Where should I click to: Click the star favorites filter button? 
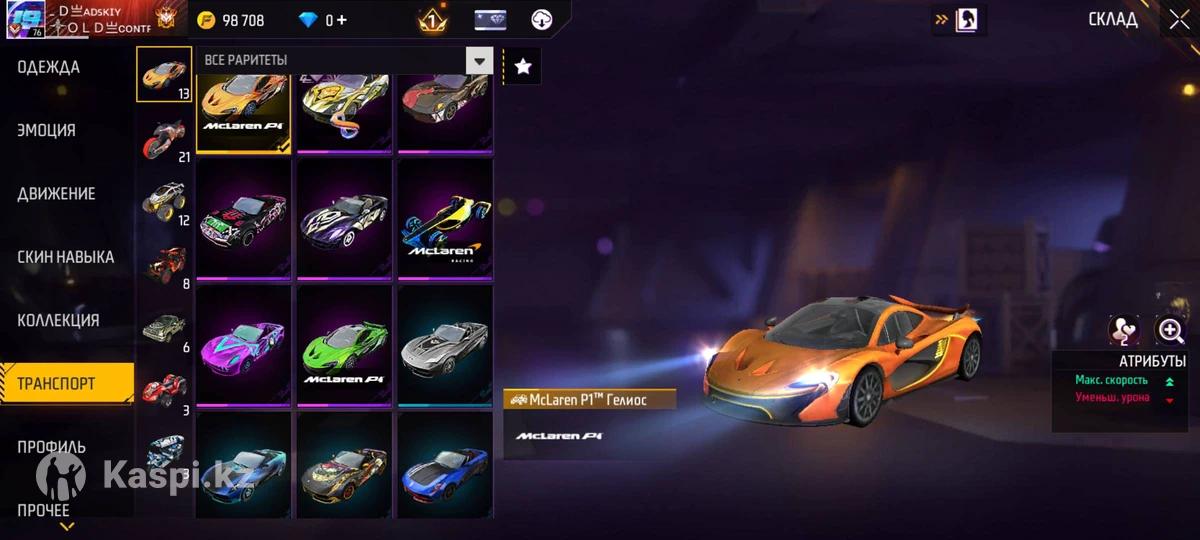[522, 67]
